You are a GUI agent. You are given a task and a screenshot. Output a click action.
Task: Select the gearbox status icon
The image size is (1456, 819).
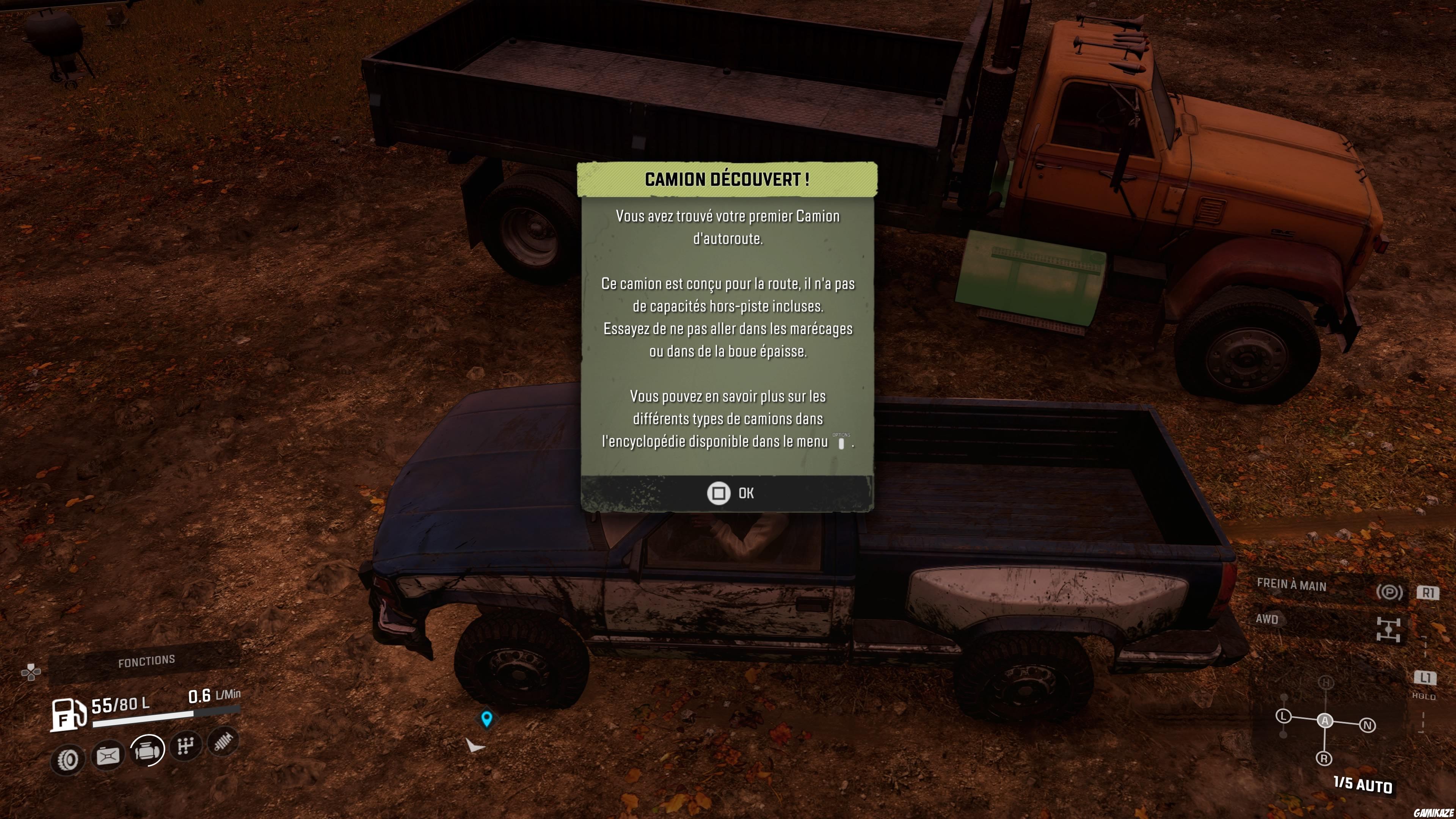tap(186, 746)
